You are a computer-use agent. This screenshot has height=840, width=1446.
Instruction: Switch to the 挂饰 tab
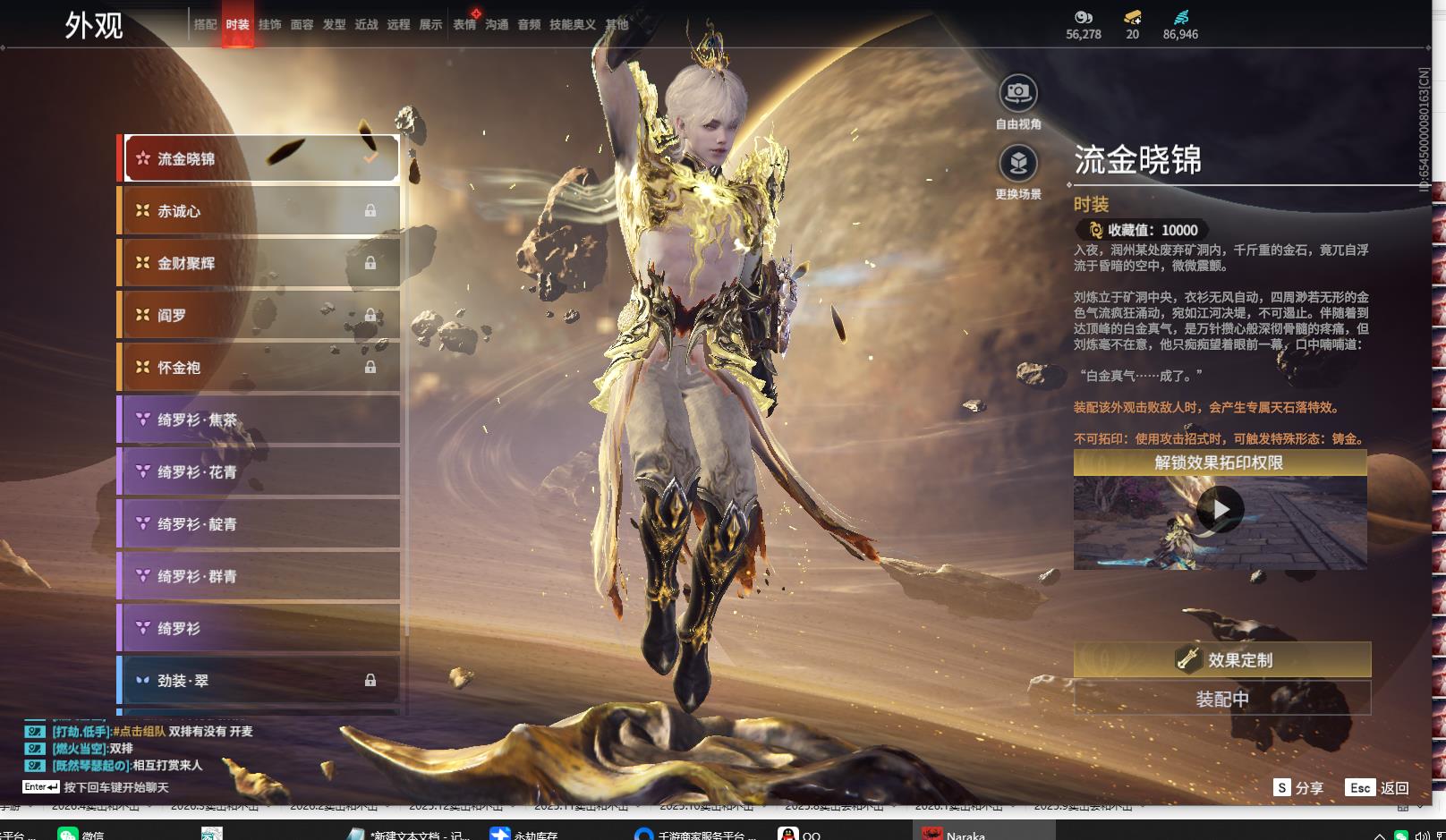(269, 25)
